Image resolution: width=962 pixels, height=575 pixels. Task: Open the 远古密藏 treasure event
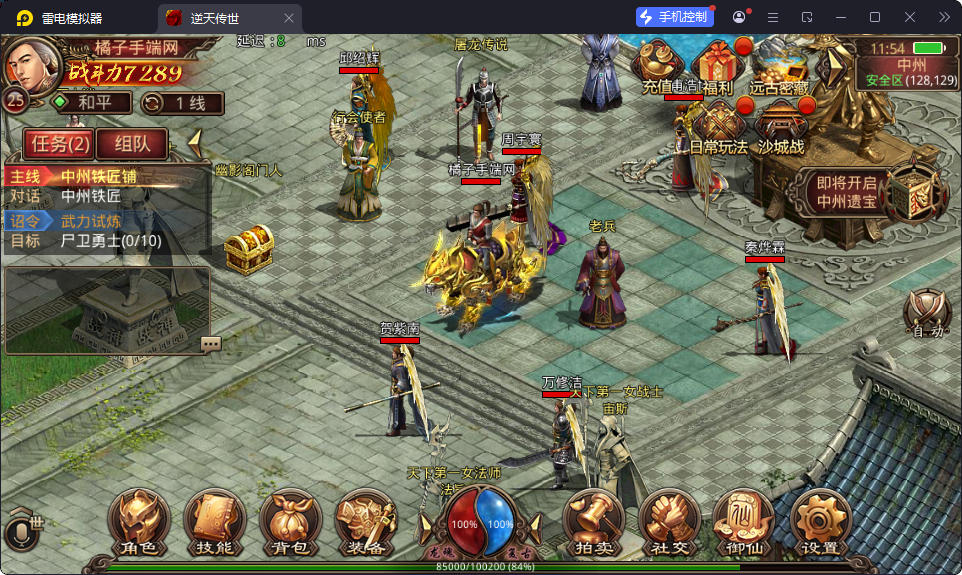coord(779,68)
